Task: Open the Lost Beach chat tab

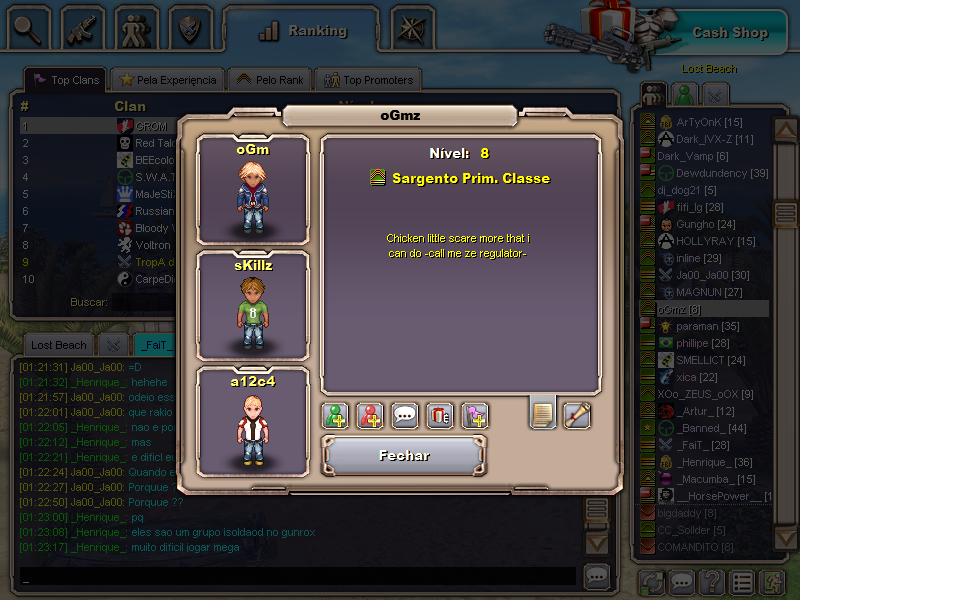Action: (x=58, y=345)
